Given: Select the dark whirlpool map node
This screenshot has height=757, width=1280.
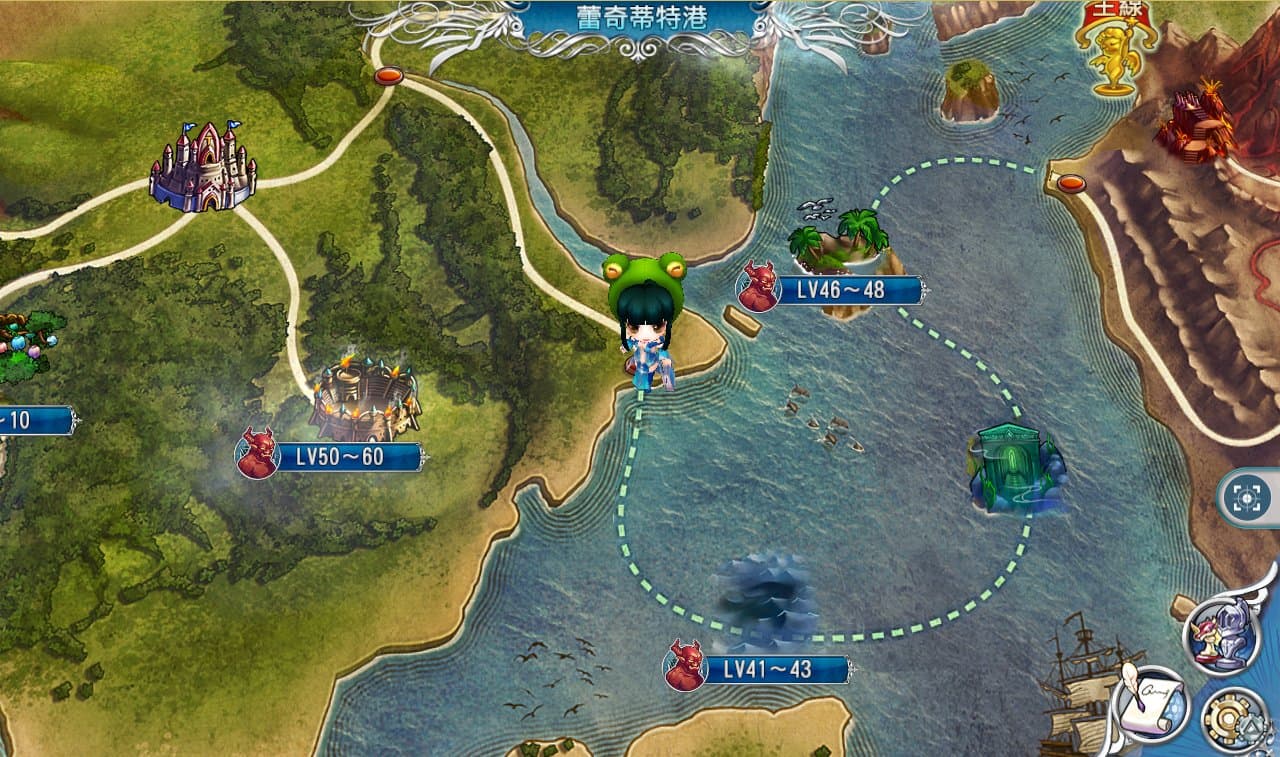Looking at the screenshot, I should pyautogui.click(x=767, y=599).
